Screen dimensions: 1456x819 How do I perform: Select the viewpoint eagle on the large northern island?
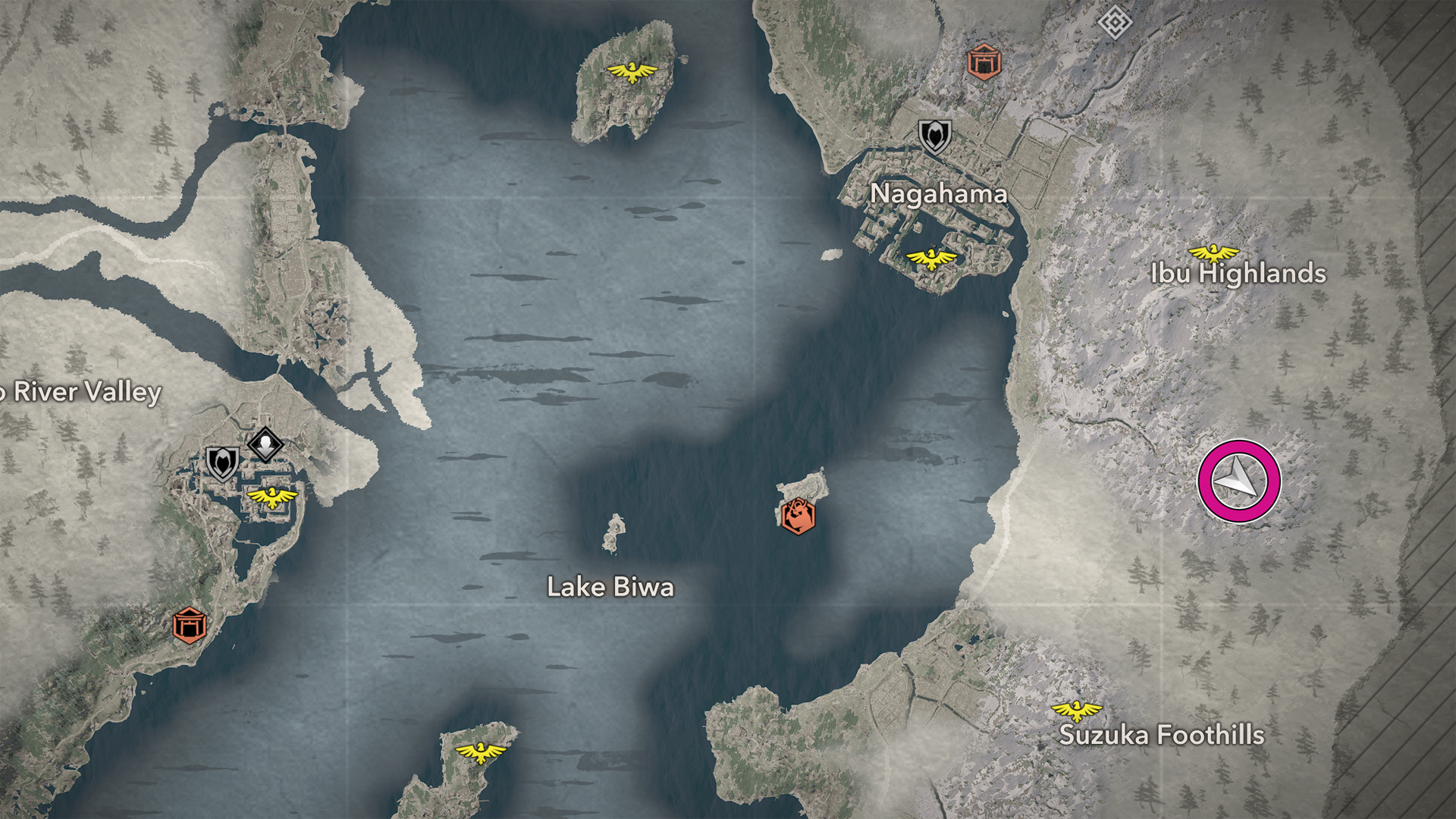pyautogui.click(x=632, y=72)
